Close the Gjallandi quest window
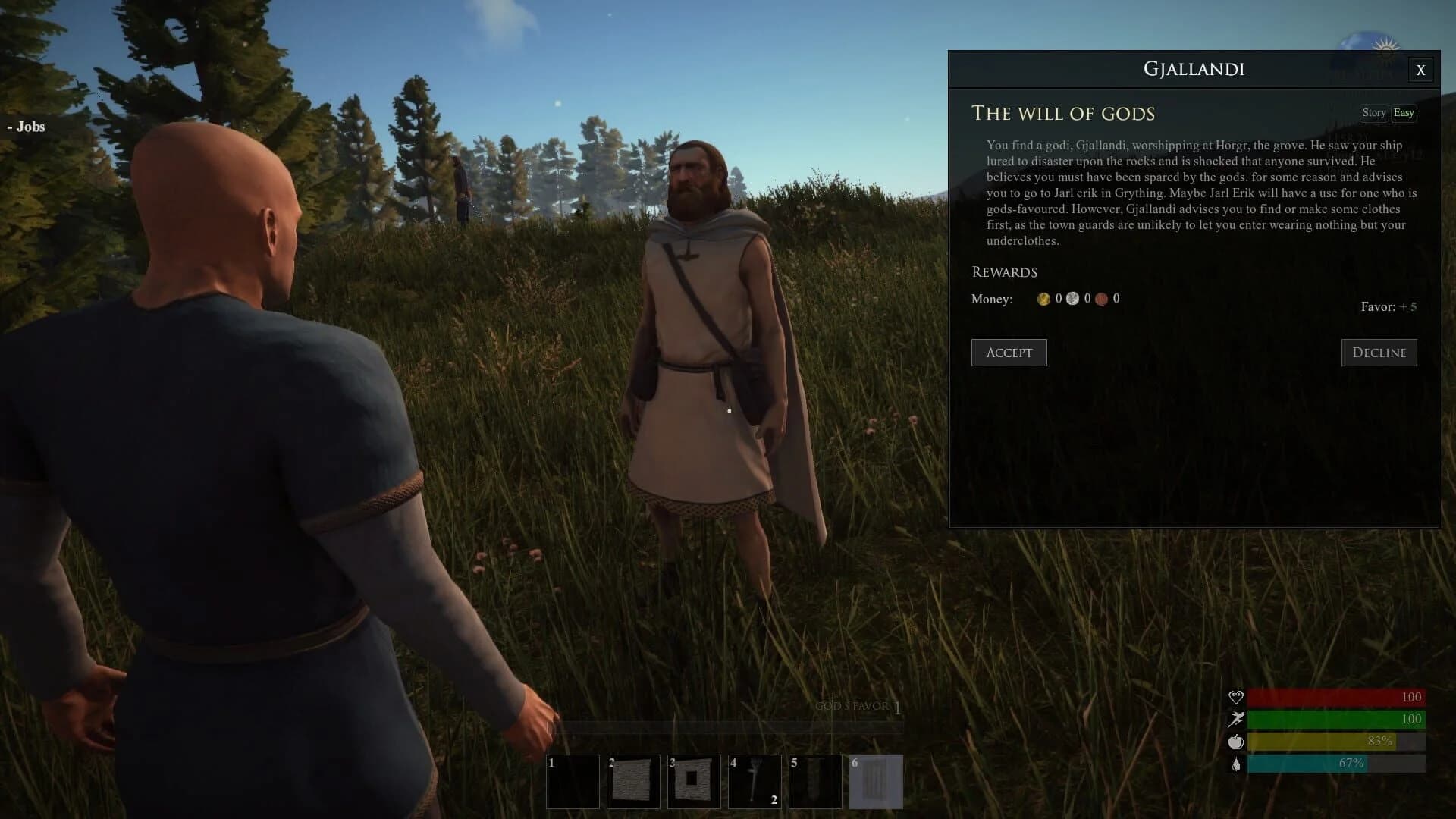Screen dimensions: 1456x819 tap(1420, 70)
